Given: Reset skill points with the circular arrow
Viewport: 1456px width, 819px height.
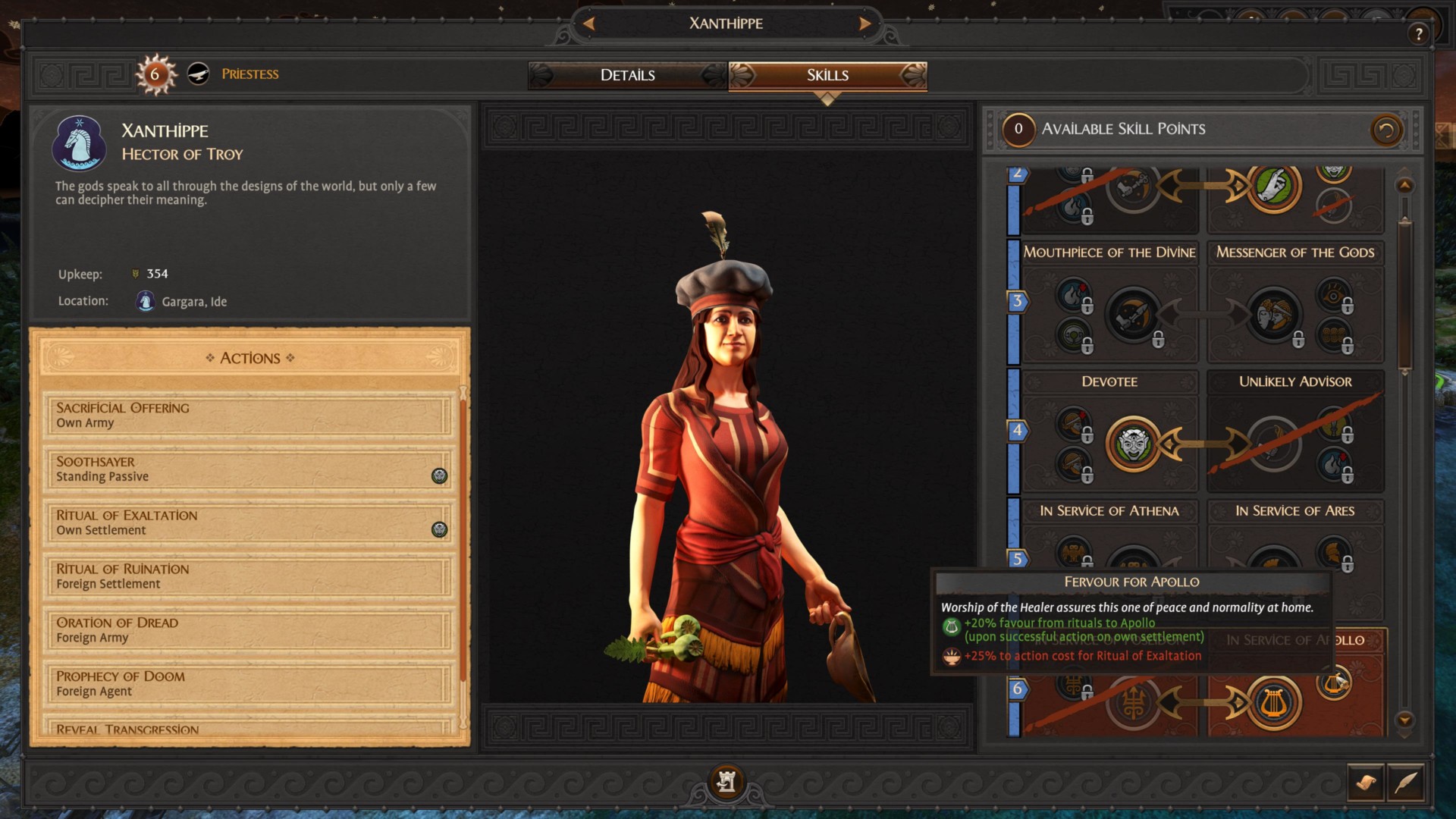Looking at the screenshot, I should pos(1385,130).
